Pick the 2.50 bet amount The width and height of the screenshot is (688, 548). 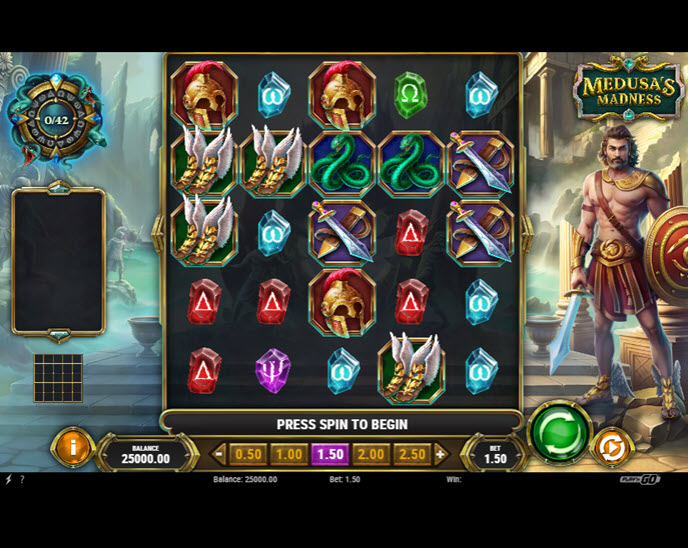(411, 454)
